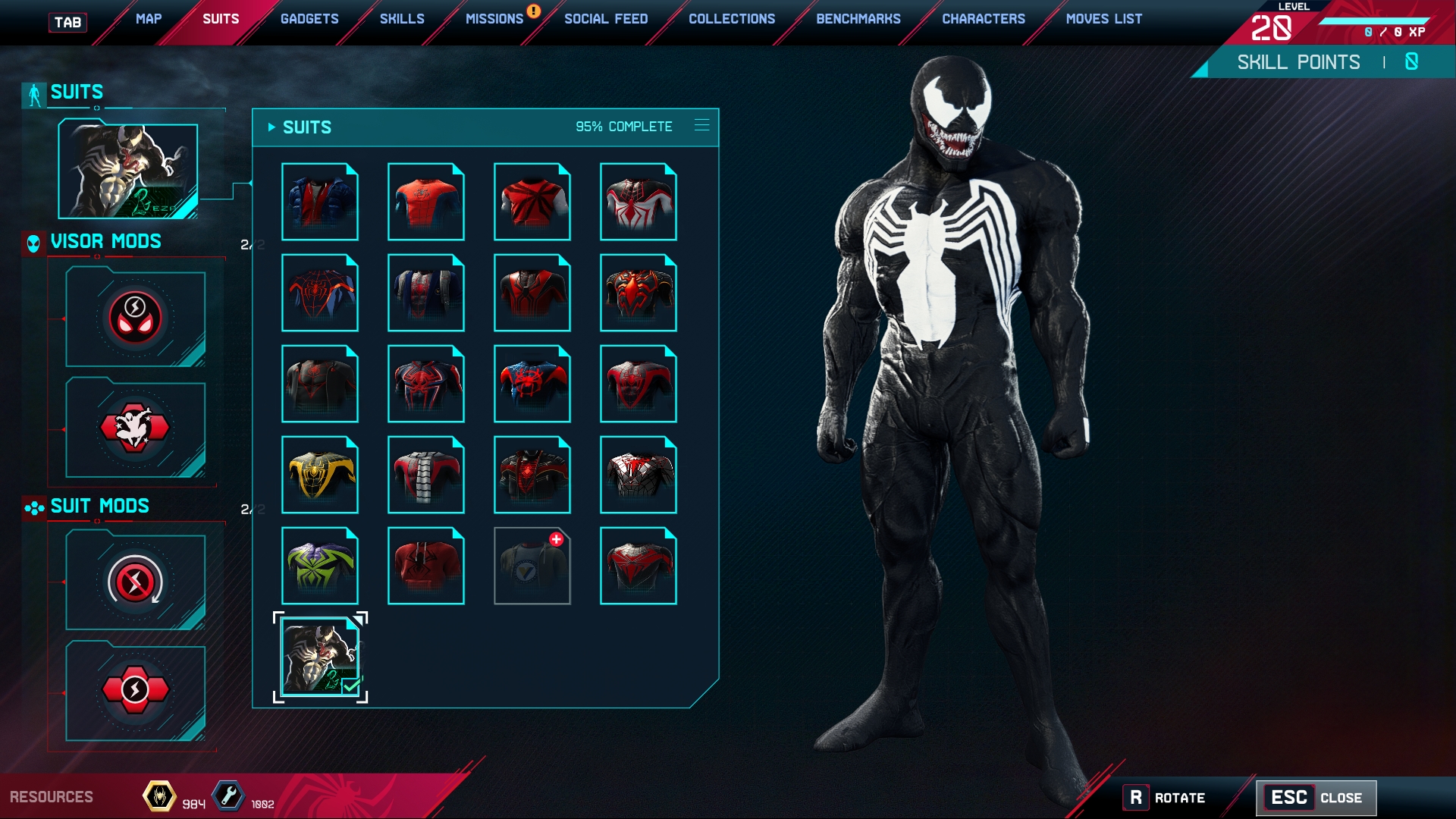The height and width of the screenshot is (819, 1456).
Task: Open the suits list options icon
Action: 702,125
